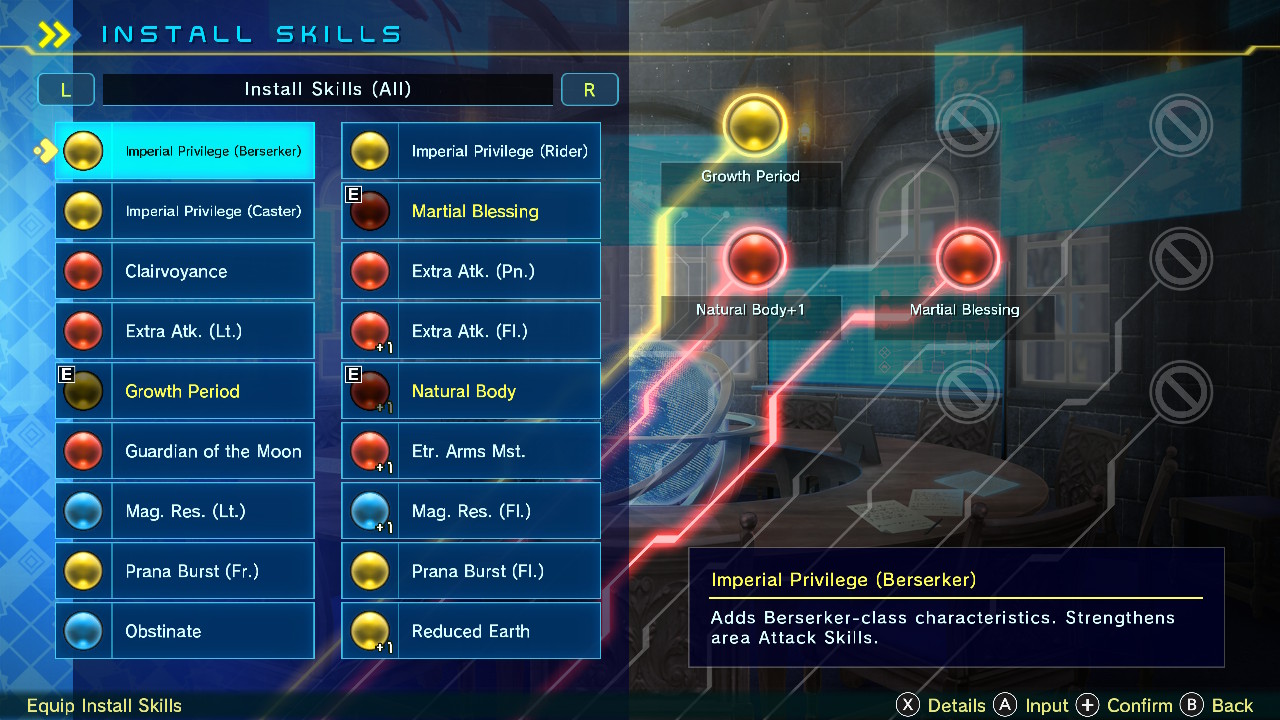Select the equipped Martial Blessing list entry
This screenshot has height=720, width=1280.
[x=471, y=211]
